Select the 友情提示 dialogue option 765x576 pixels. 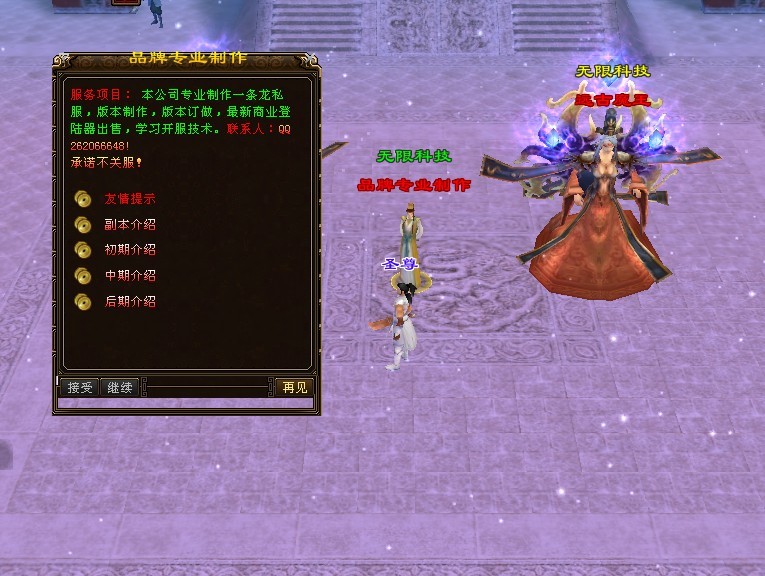point(129,198)
